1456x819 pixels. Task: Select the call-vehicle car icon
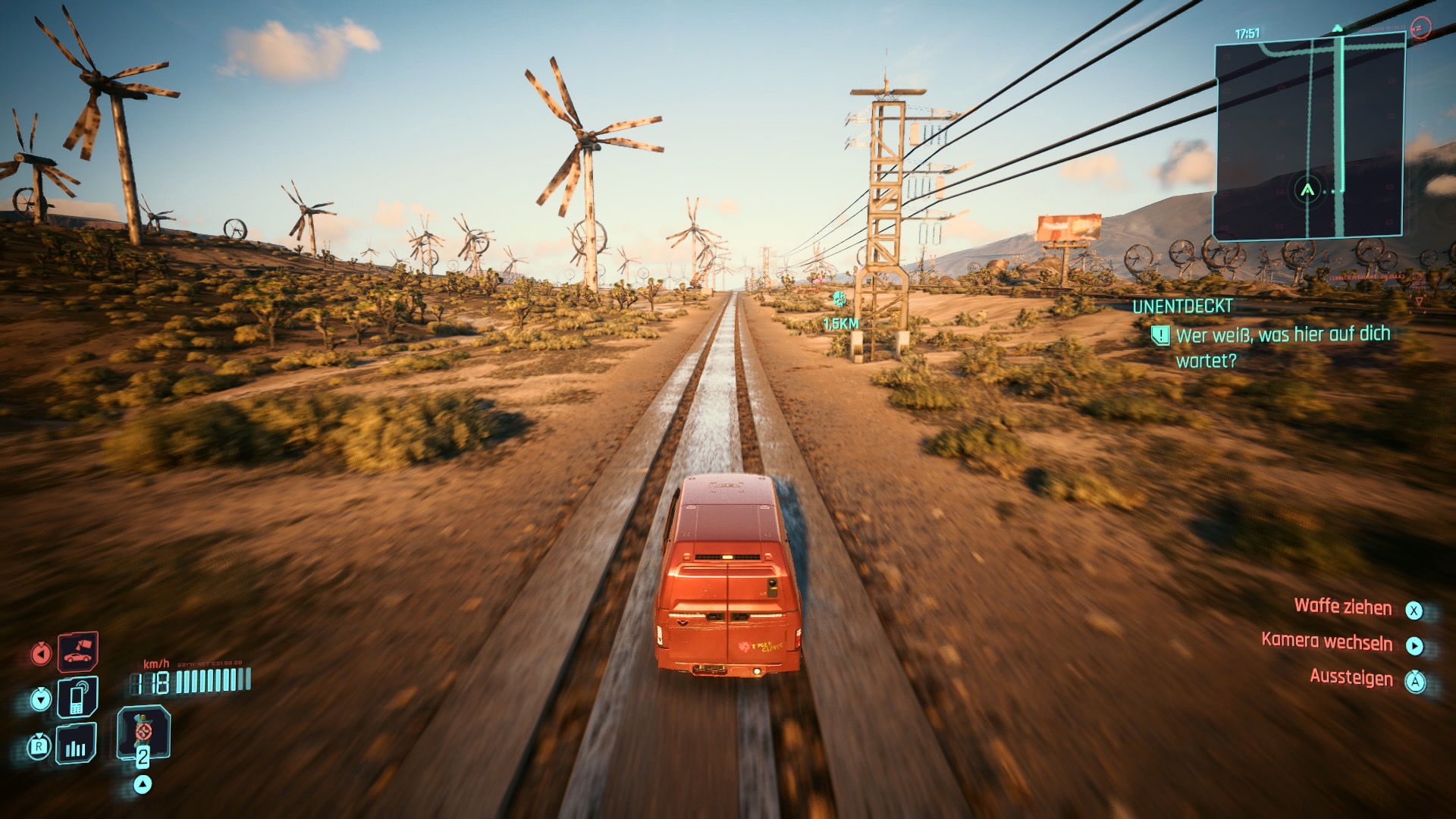(x=77, y=651)
